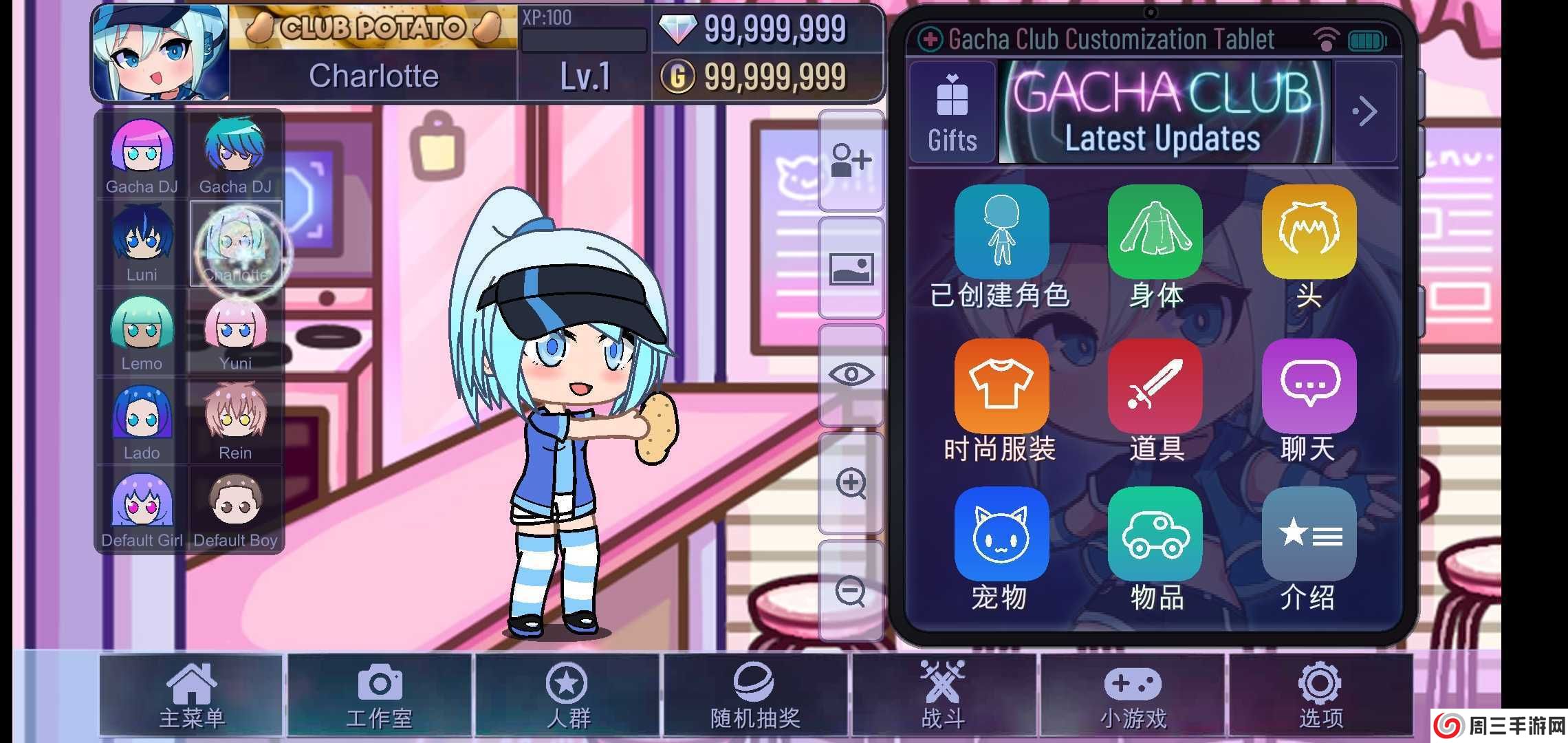Open 物品 objects category with car icon
The height and width of the screenshot is (743, 1568).
pos(1154,535)
